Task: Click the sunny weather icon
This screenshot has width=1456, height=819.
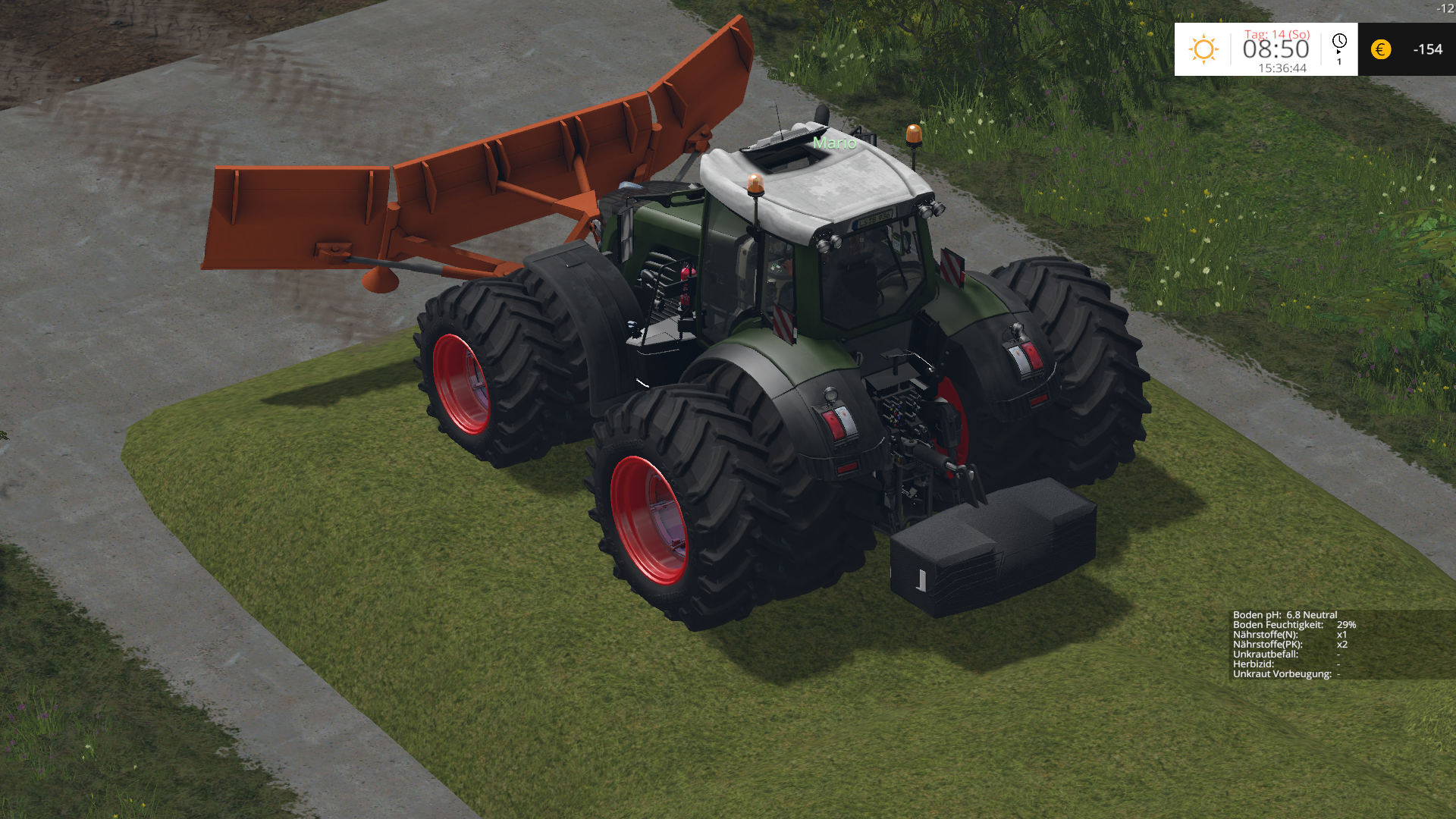Action: pos(1203,49)
